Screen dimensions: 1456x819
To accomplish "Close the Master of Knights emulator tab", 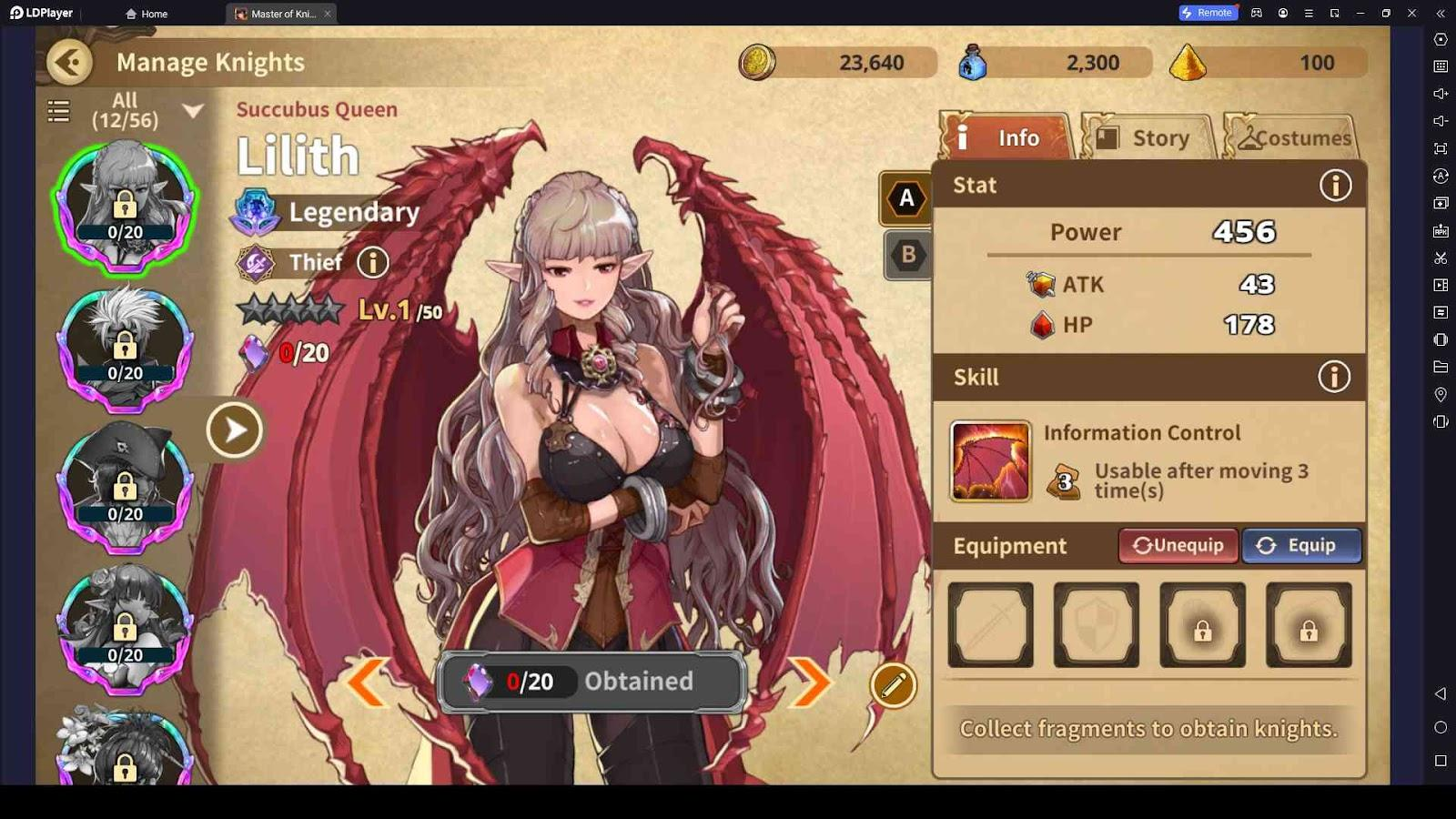I will click(x=328, y=14).
